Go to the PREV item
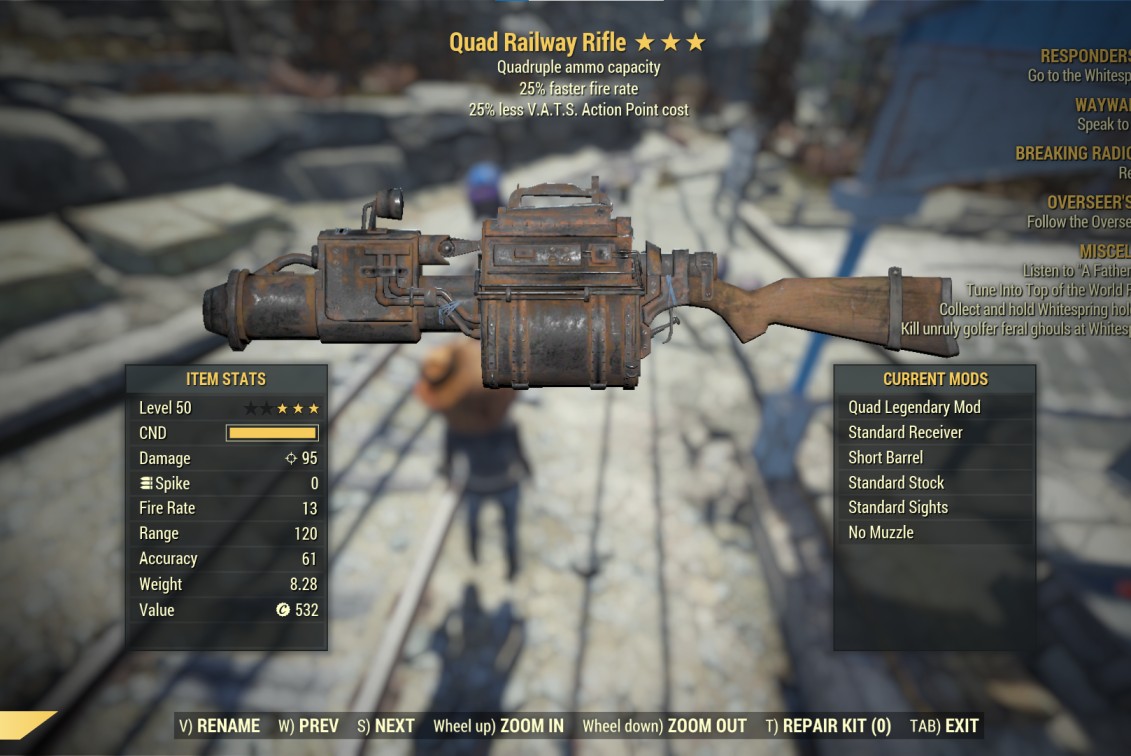 tap(308, 726)
